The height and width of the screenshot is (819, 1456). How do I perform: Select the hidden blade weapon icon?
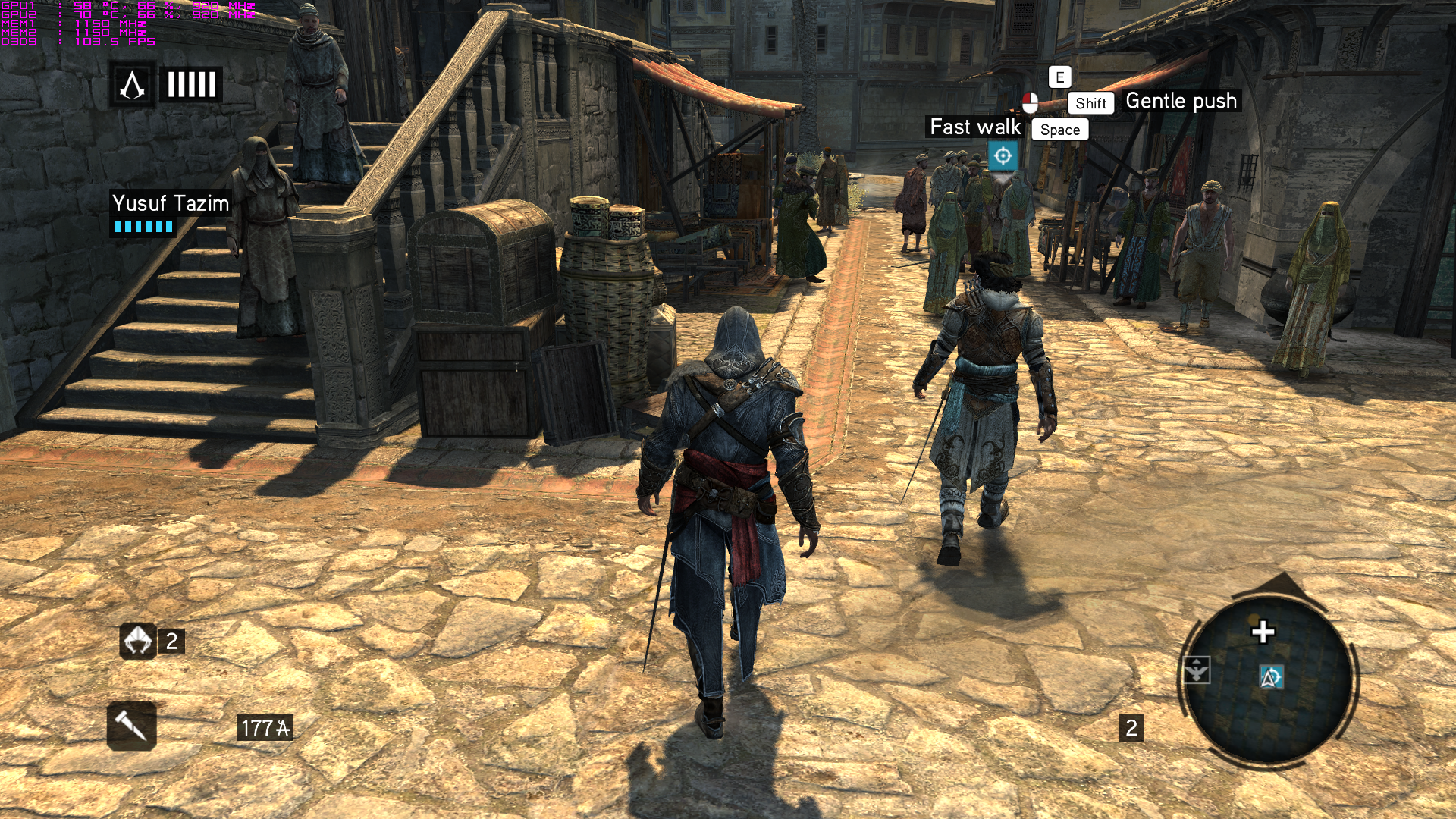pyautogui.click(x=132, y=726)
